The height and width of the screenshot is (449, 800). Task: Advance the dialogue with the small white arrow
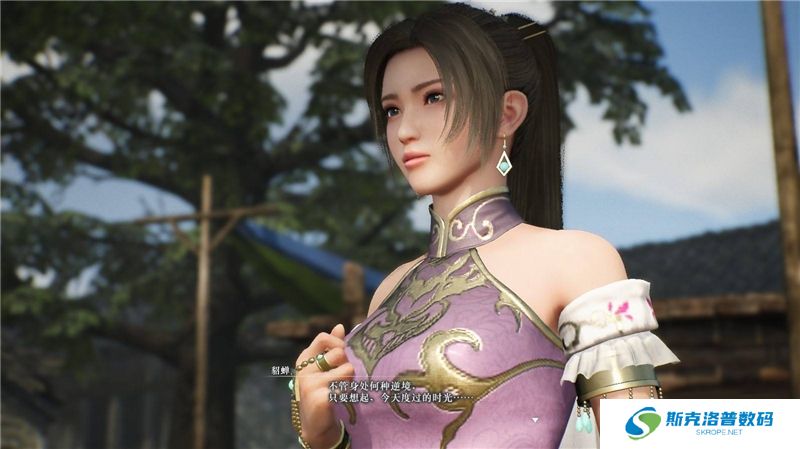[x=535, y=419]
